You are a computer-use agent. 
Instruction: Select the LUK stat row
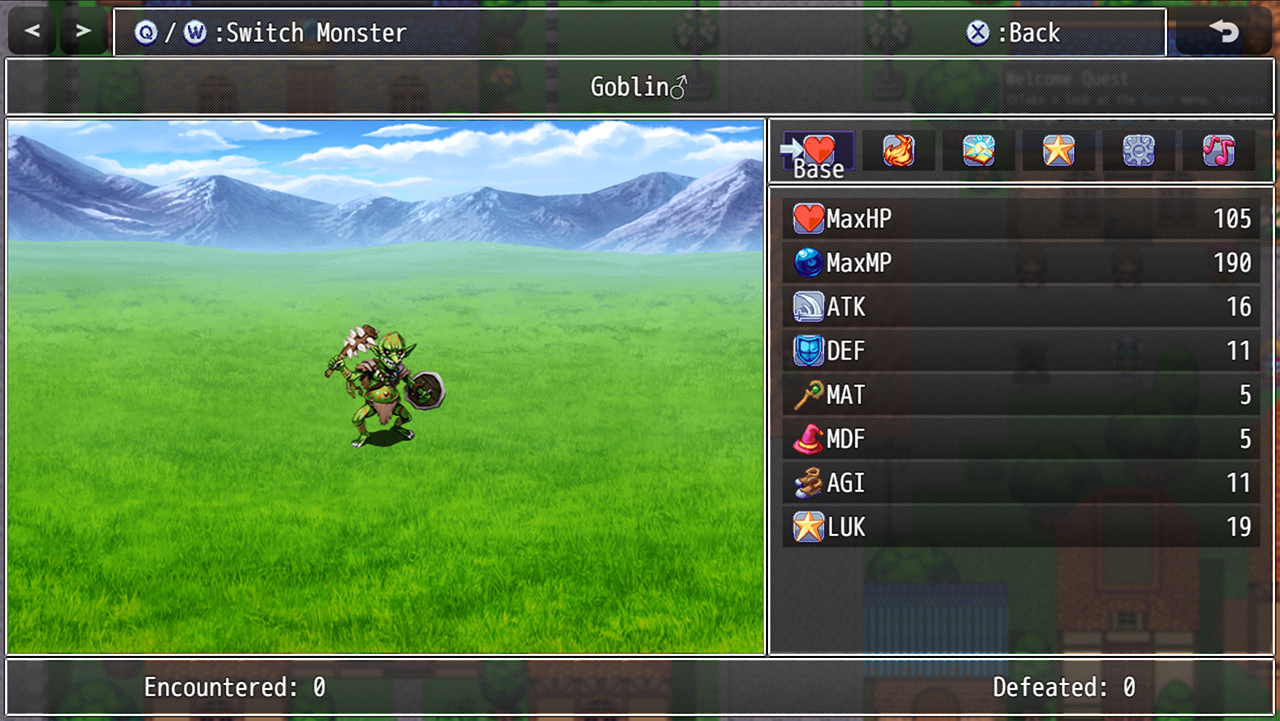point(1020,527)
